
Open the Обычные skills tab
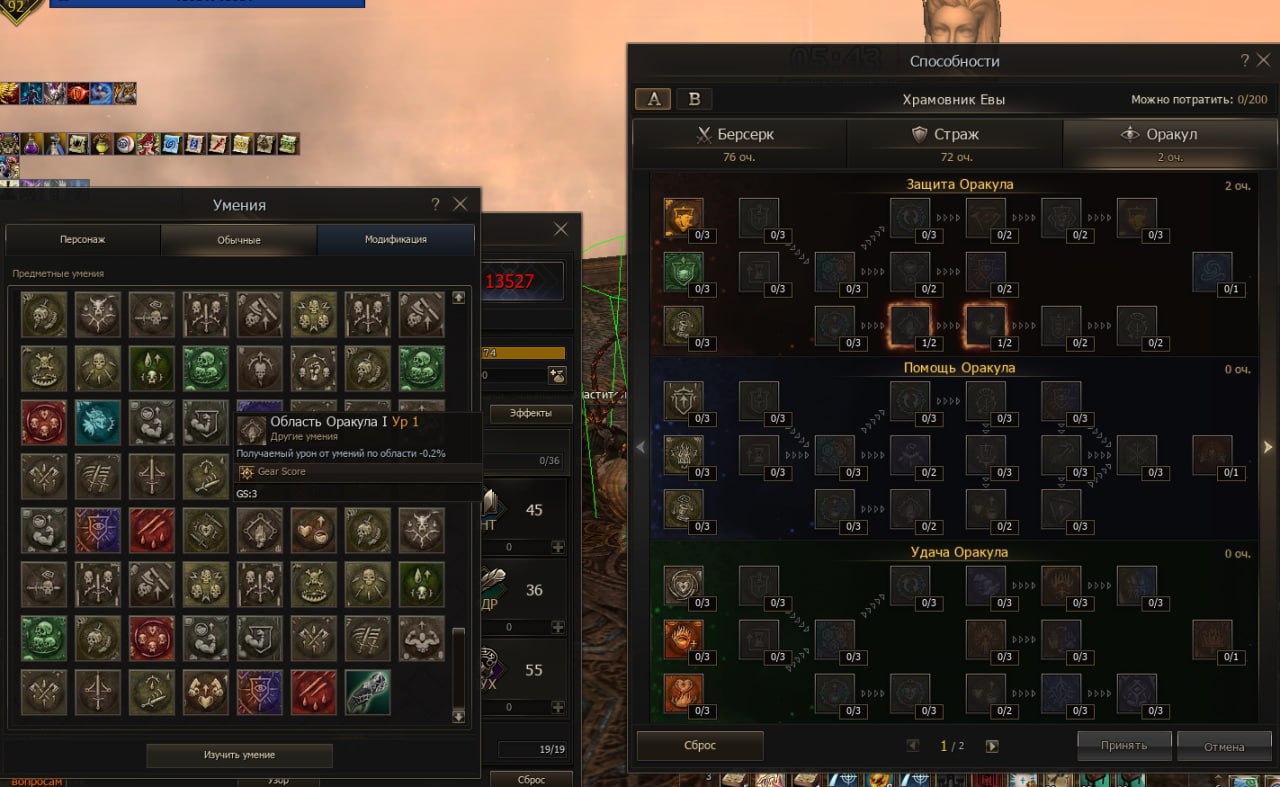click(239, 240)
